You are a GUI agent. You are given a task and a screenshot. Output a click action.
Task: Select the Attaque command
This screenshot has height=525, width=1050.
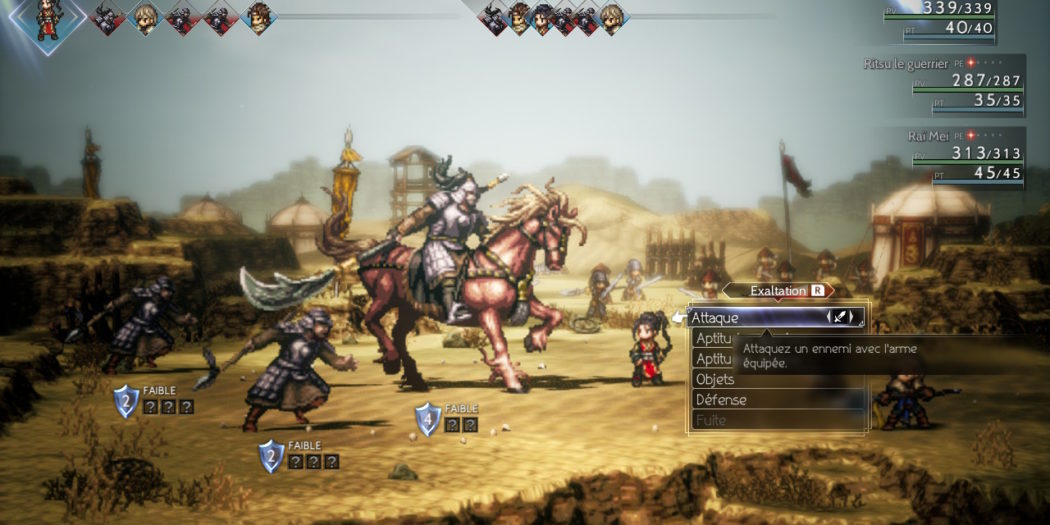(740, 318)
